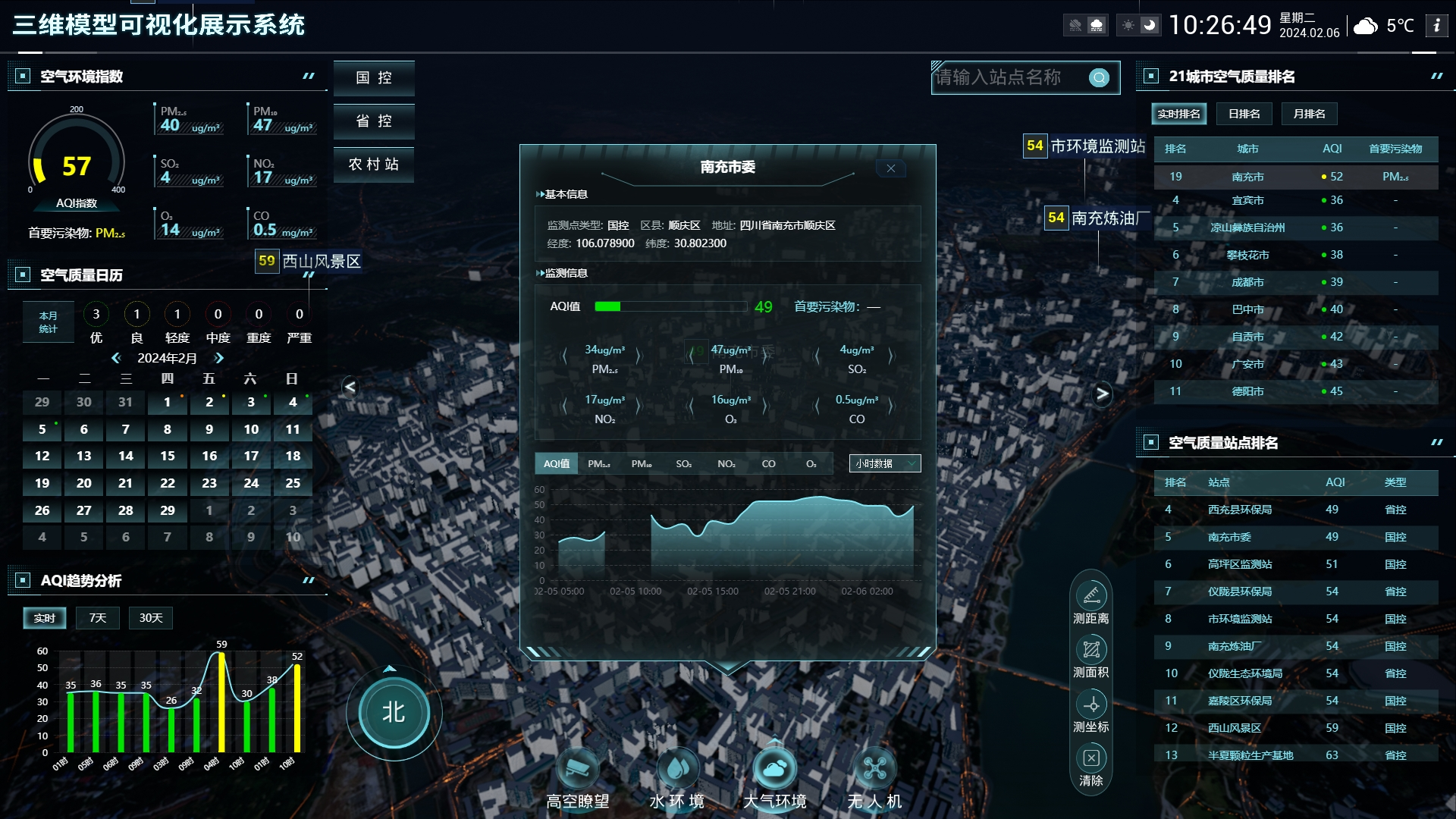Open the 无人机 drone module
Image resolution: width=1456 pixels, height=819 pixels.
click(874, 771)
